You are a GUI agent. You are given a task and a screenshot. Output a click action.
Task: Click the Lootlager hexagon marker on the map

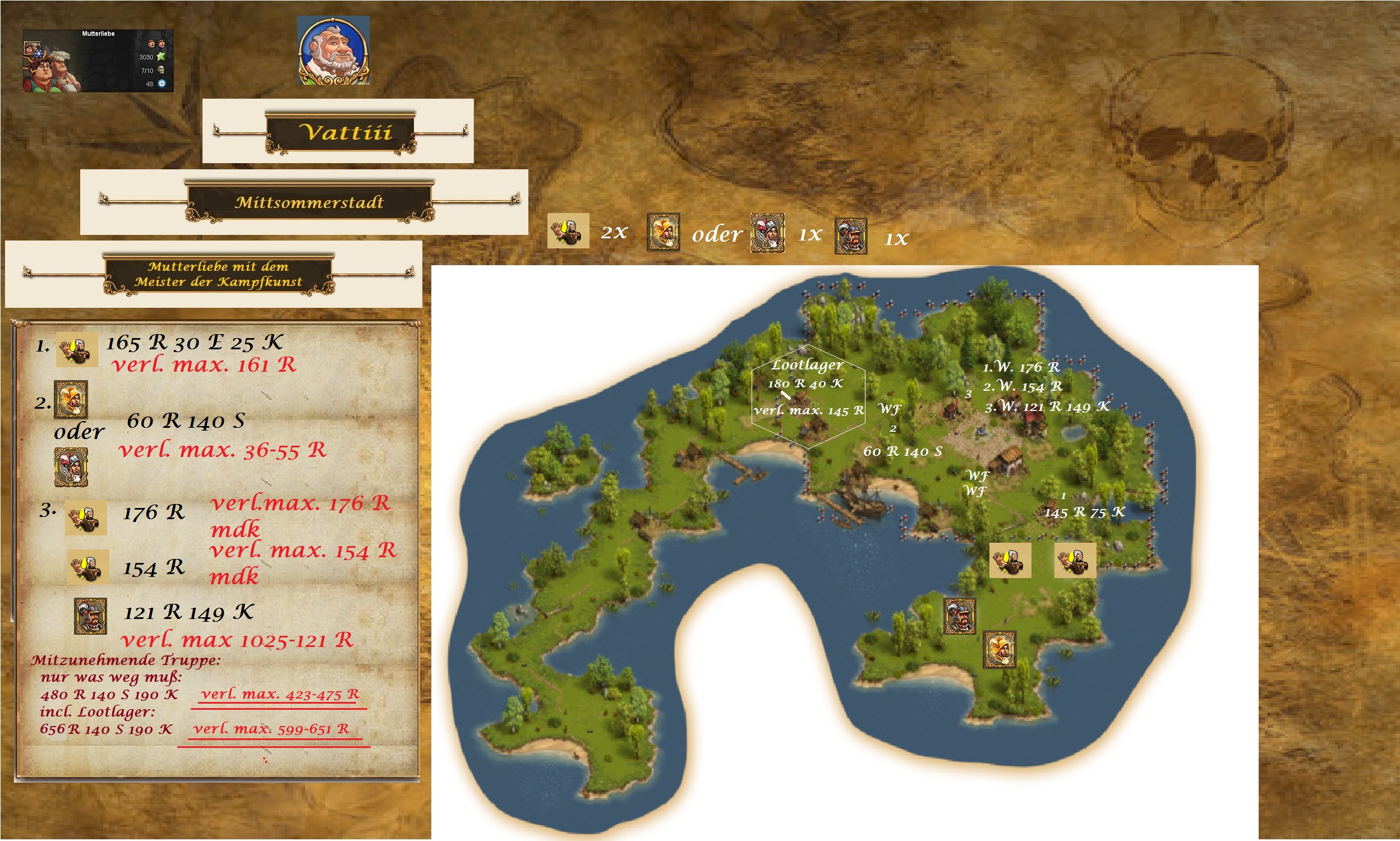tap(808, 396)
